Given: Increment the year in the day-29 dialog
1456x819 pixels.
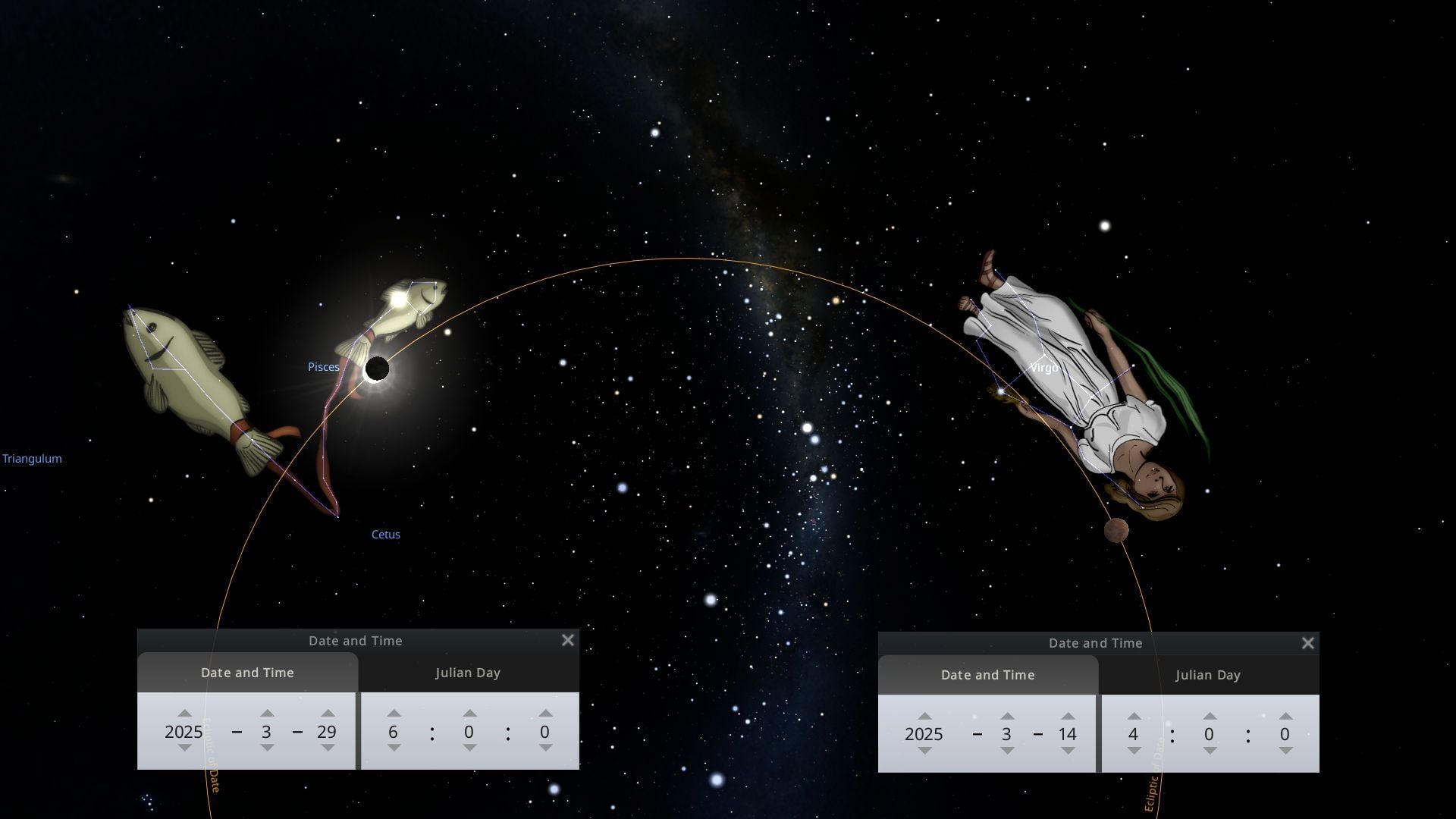Looking at the screenshot, I should [184, 714].
